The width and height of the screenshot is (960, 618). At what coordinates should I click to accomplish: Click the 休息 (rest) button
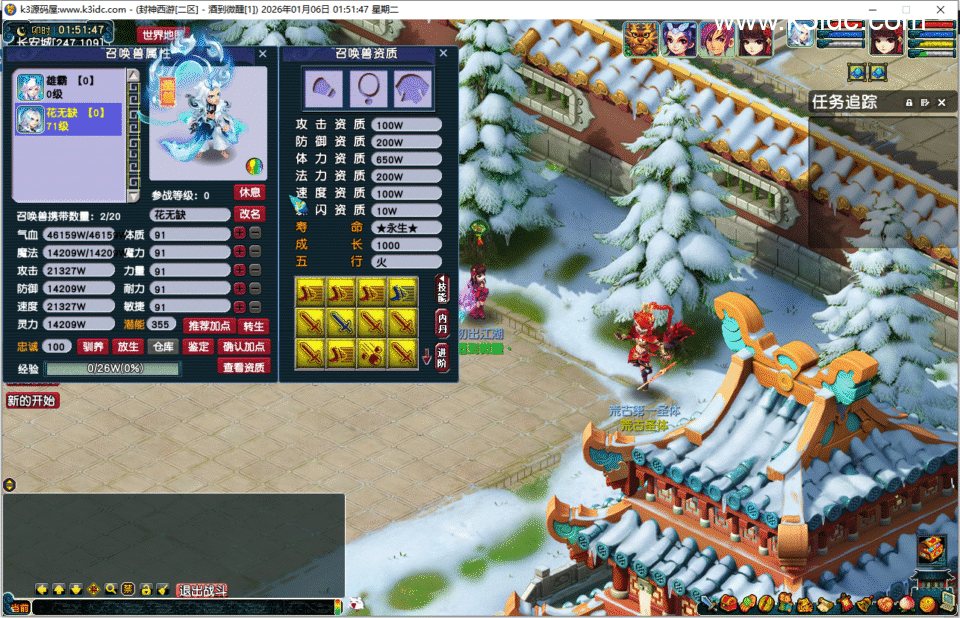click(250, 192)
